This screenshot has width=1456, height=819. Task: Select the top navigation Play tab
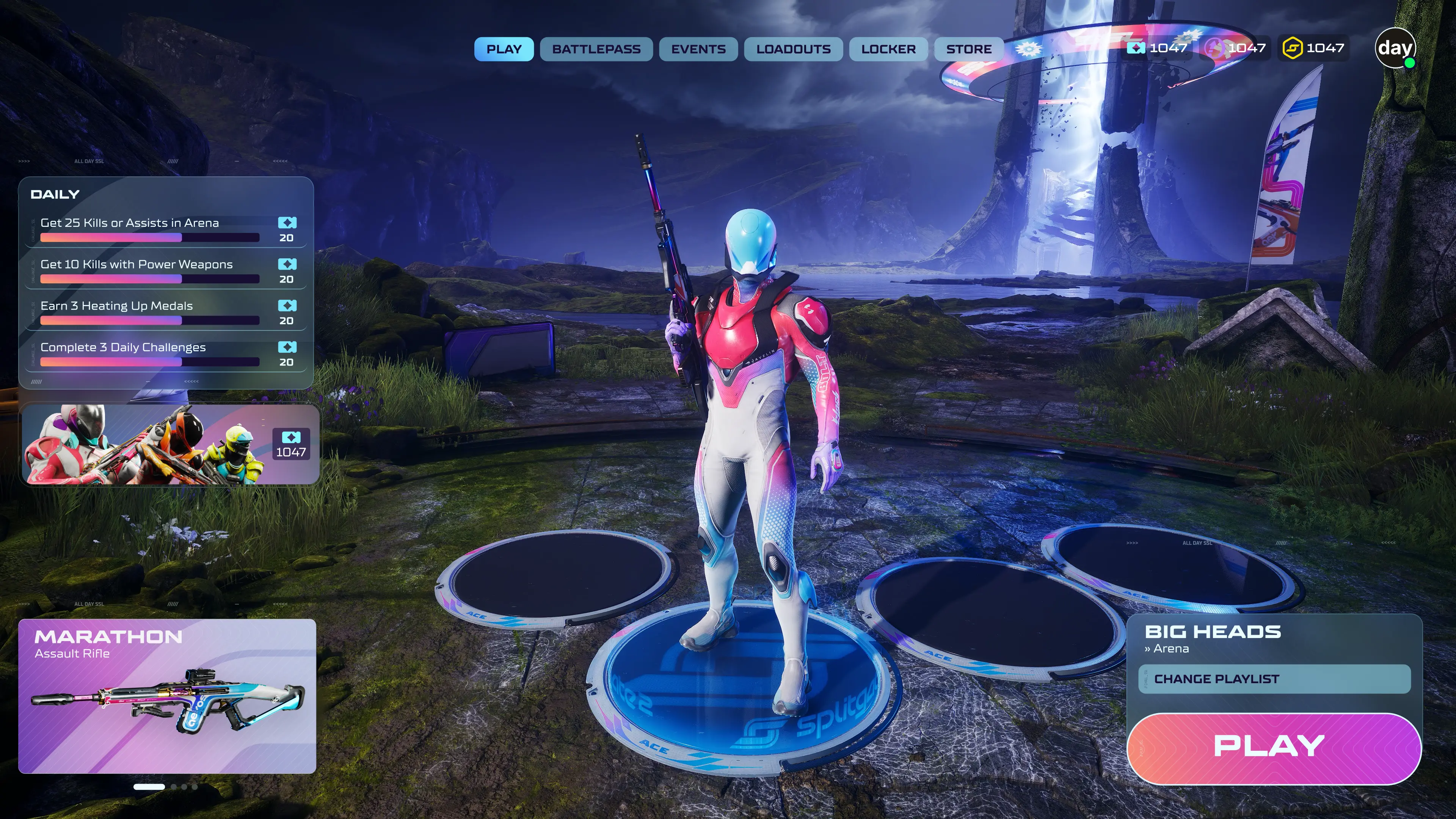pyautogui.click(x=504, y=49)
